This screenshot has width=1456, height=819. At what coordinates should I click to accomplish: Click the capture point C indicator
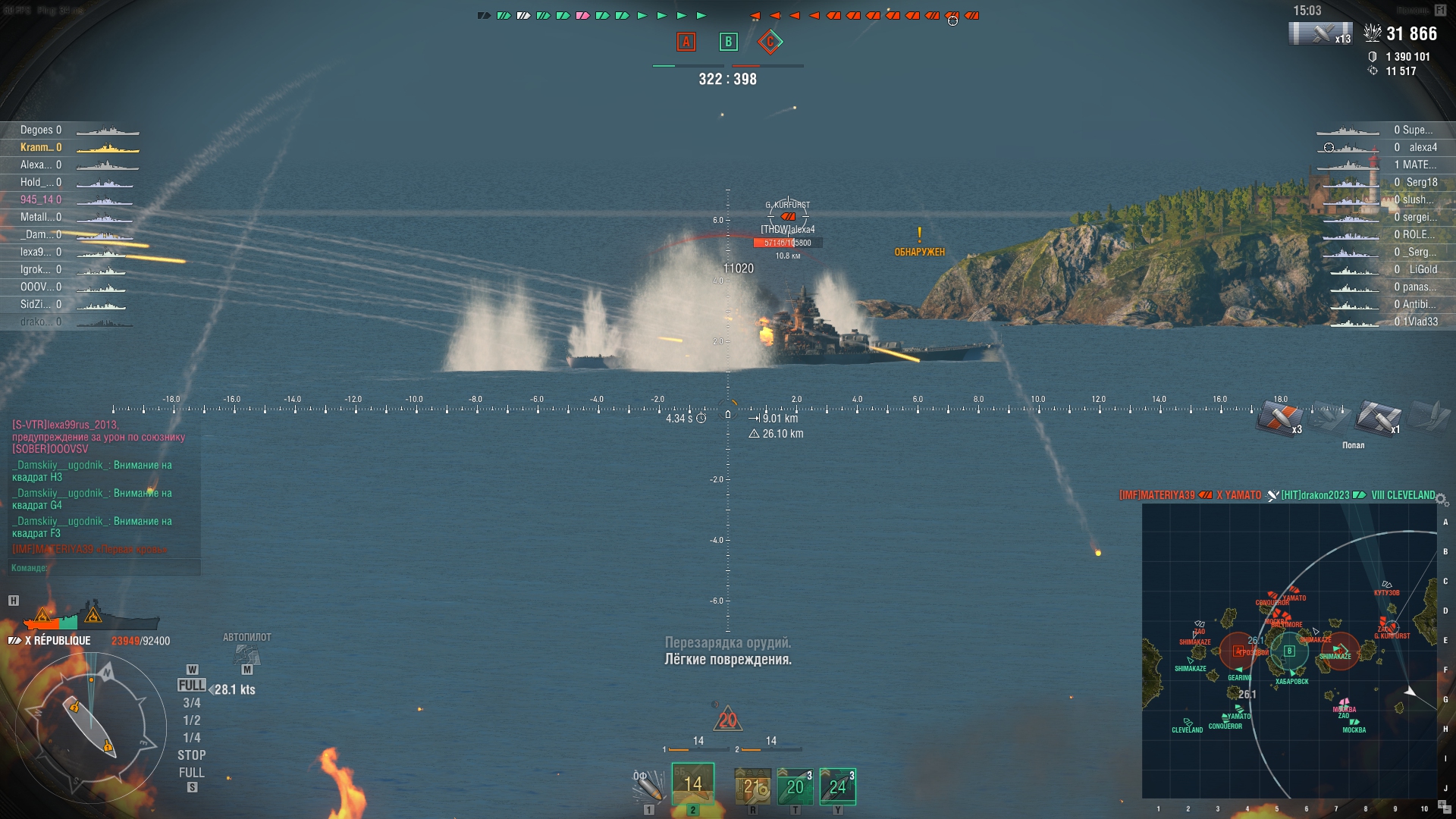(770, 42)
